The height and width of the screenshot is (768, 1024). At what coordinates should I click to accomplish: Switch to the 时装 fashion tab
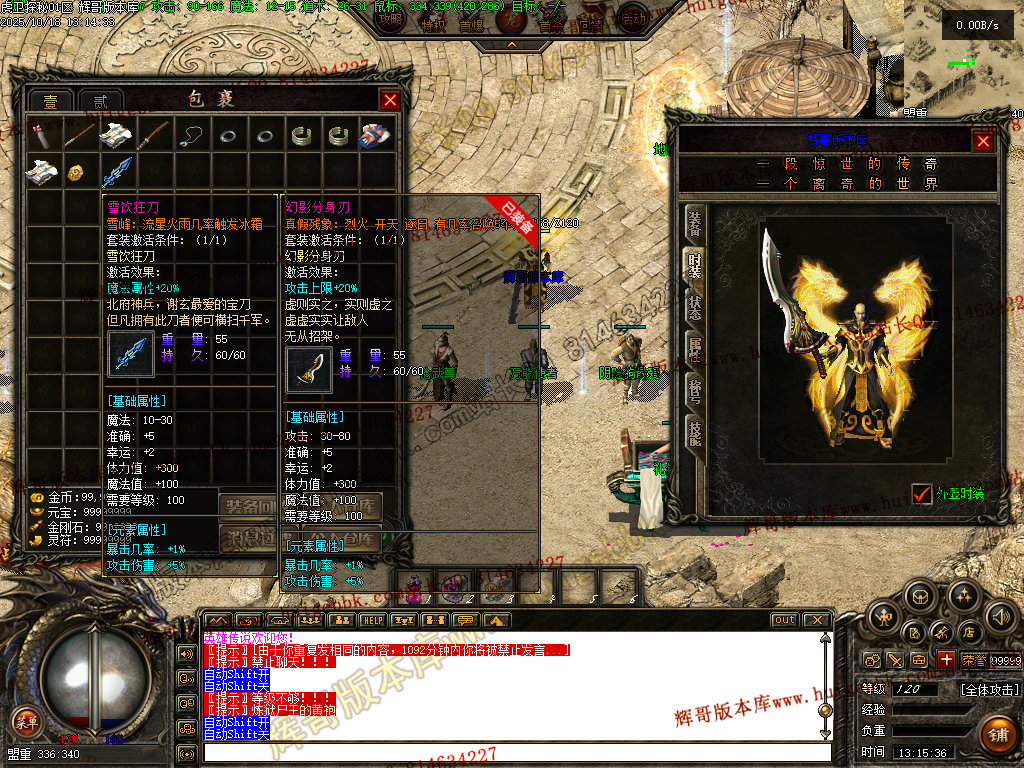coord(694,267)
